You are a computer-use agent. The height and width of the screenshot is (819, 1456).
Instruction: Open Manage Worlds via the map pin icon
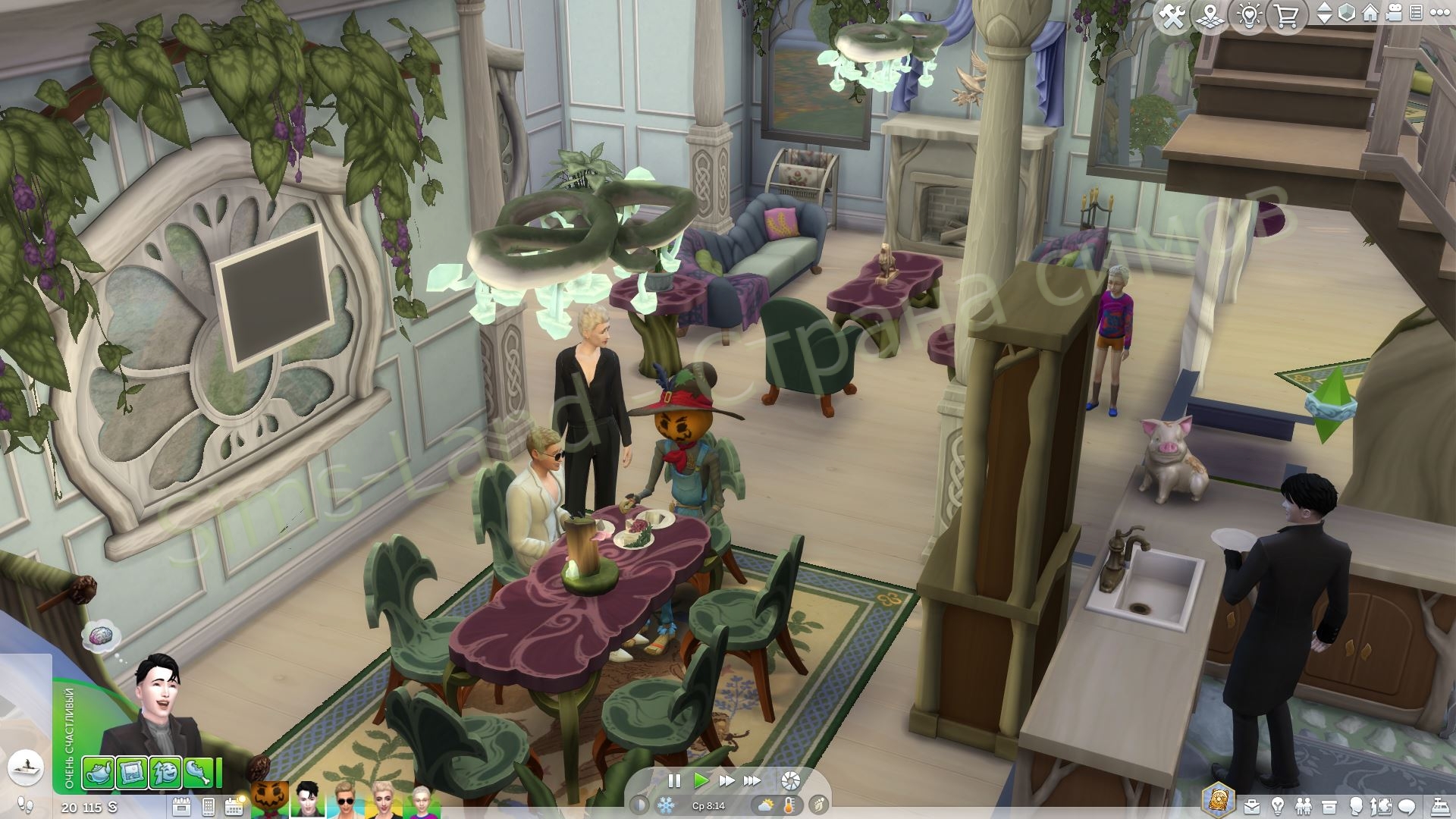(x=1210, y=14)
